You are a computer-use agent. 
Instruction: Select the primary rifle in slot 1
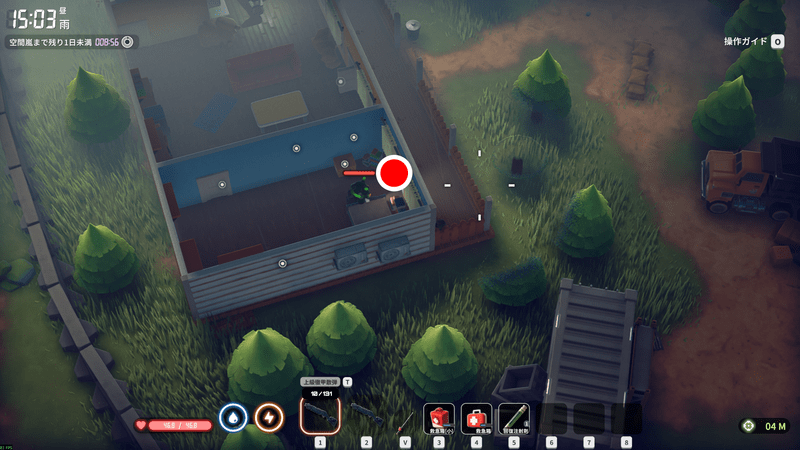click(x=320, y=413)
